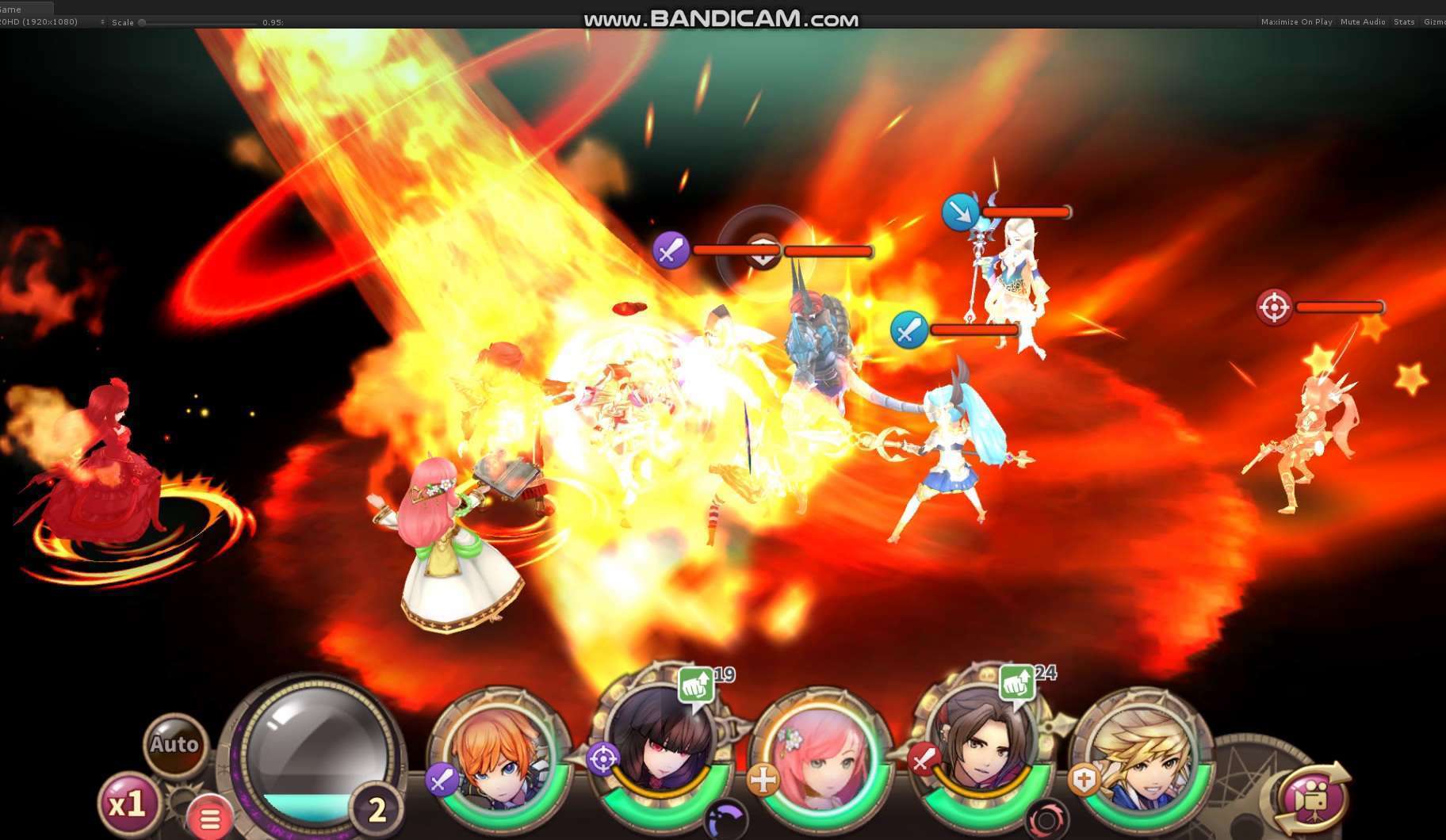
Task: Choose the pink-haired healer portrait
Action: [821, 759]
